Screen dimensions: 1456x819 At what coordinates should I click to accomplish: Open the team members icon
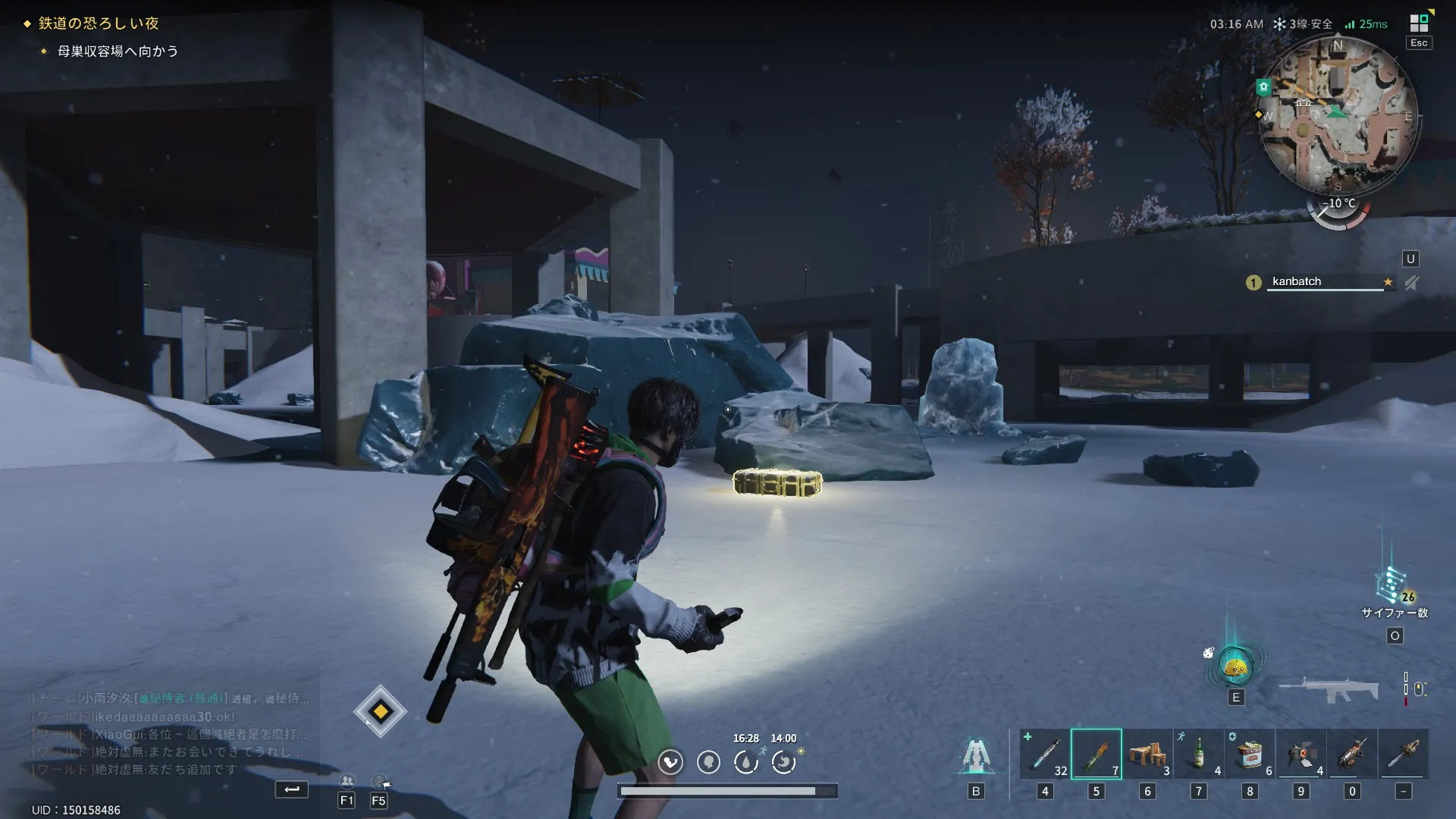coord(347,781)
